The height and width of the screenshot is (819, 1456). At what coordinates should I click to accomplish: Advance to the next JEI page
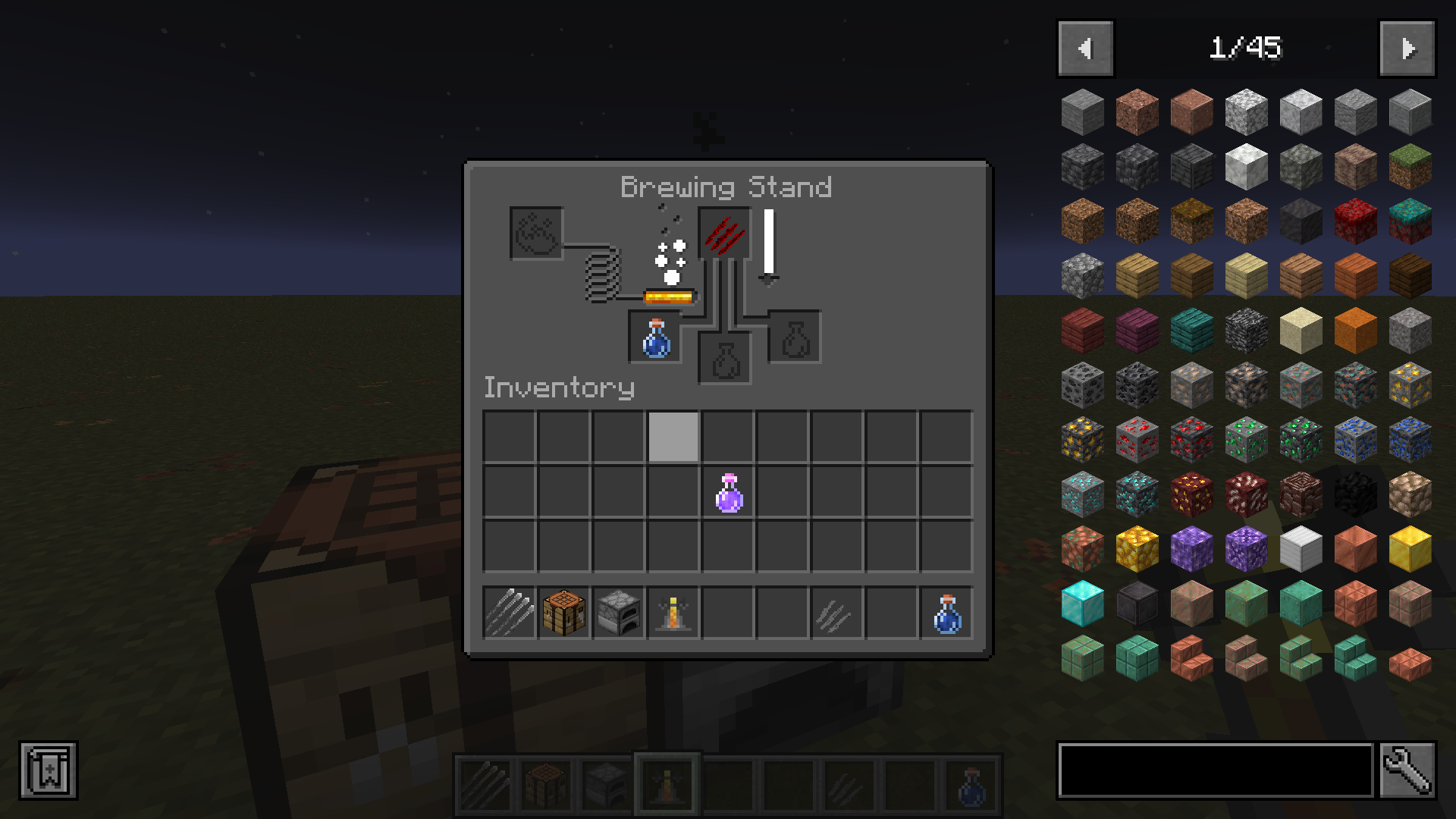pos(1407,48)
